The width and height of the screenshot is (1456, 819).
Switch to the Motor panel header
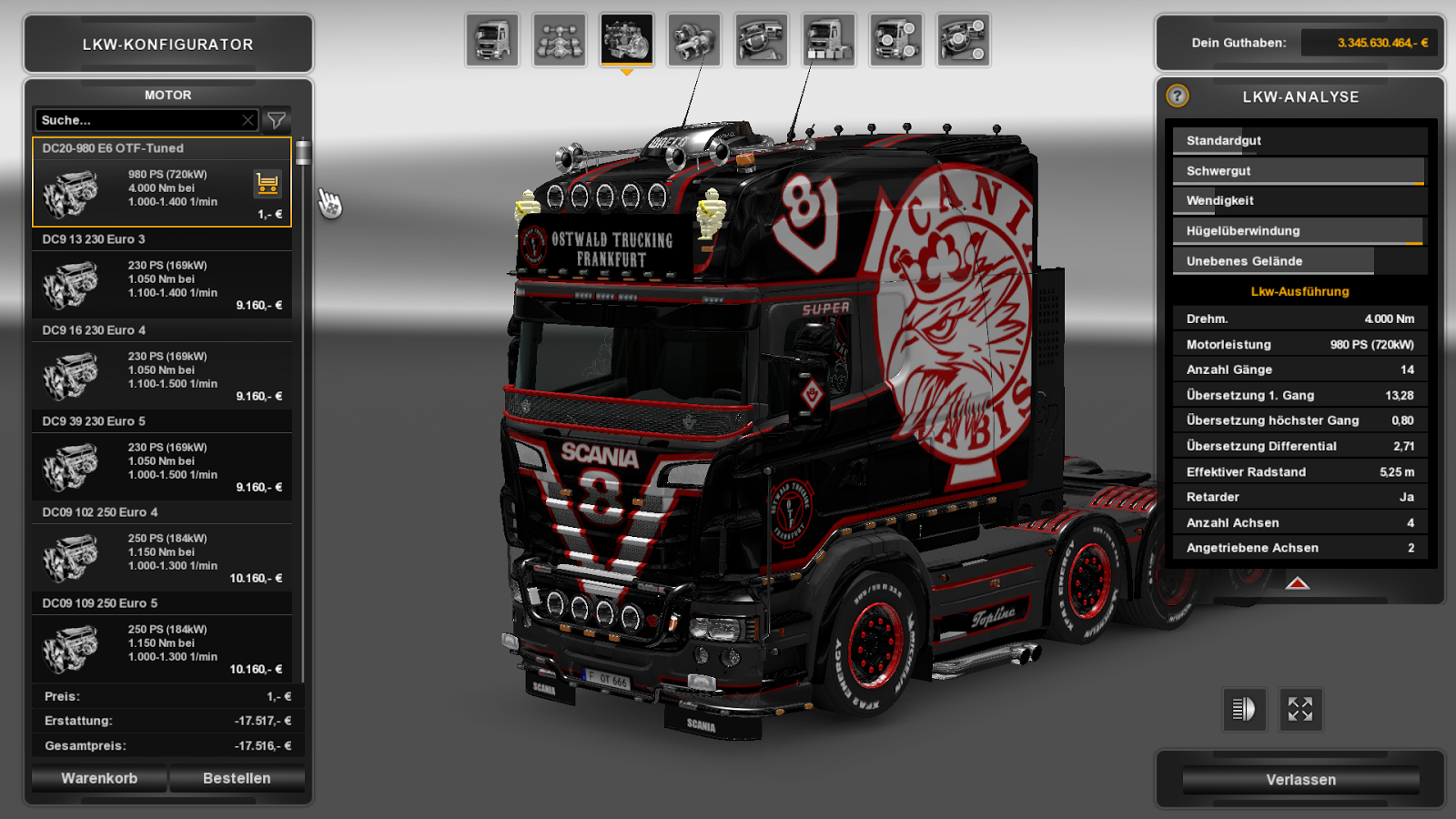(x=167, y=95)
